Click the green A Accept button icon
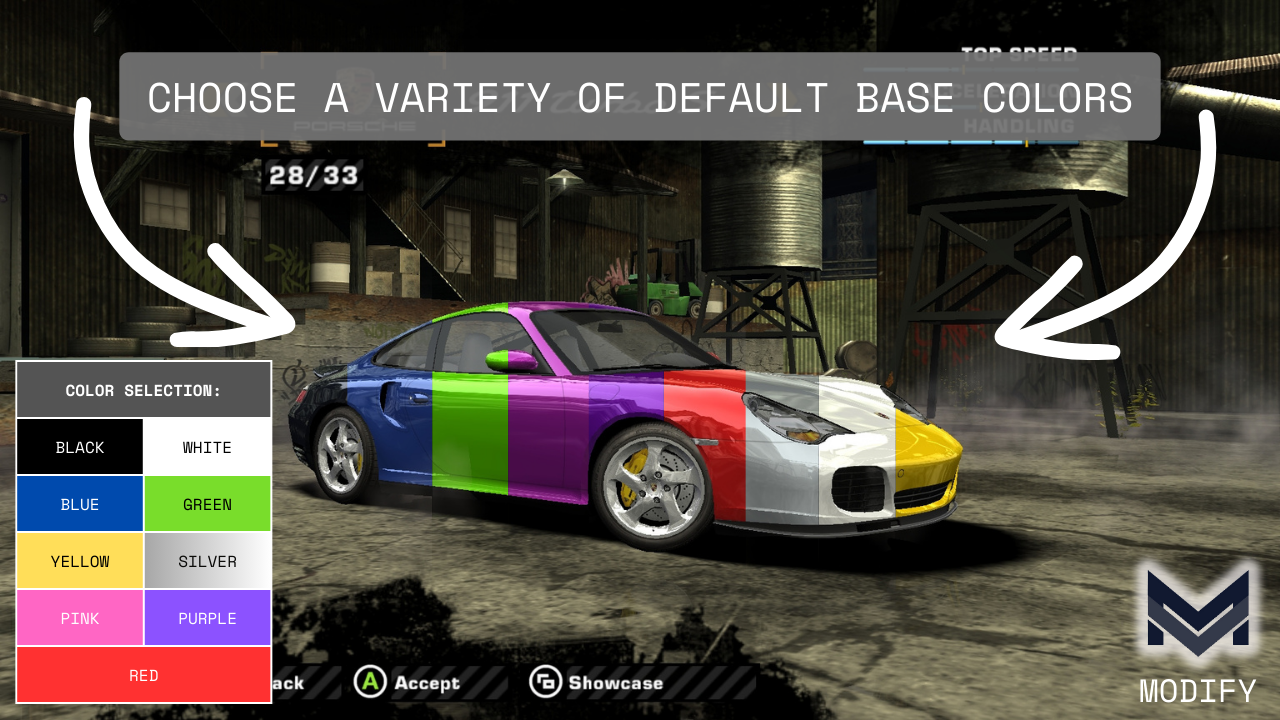The width and height of the screenshot is (1280, 720). tap(370, 683)
